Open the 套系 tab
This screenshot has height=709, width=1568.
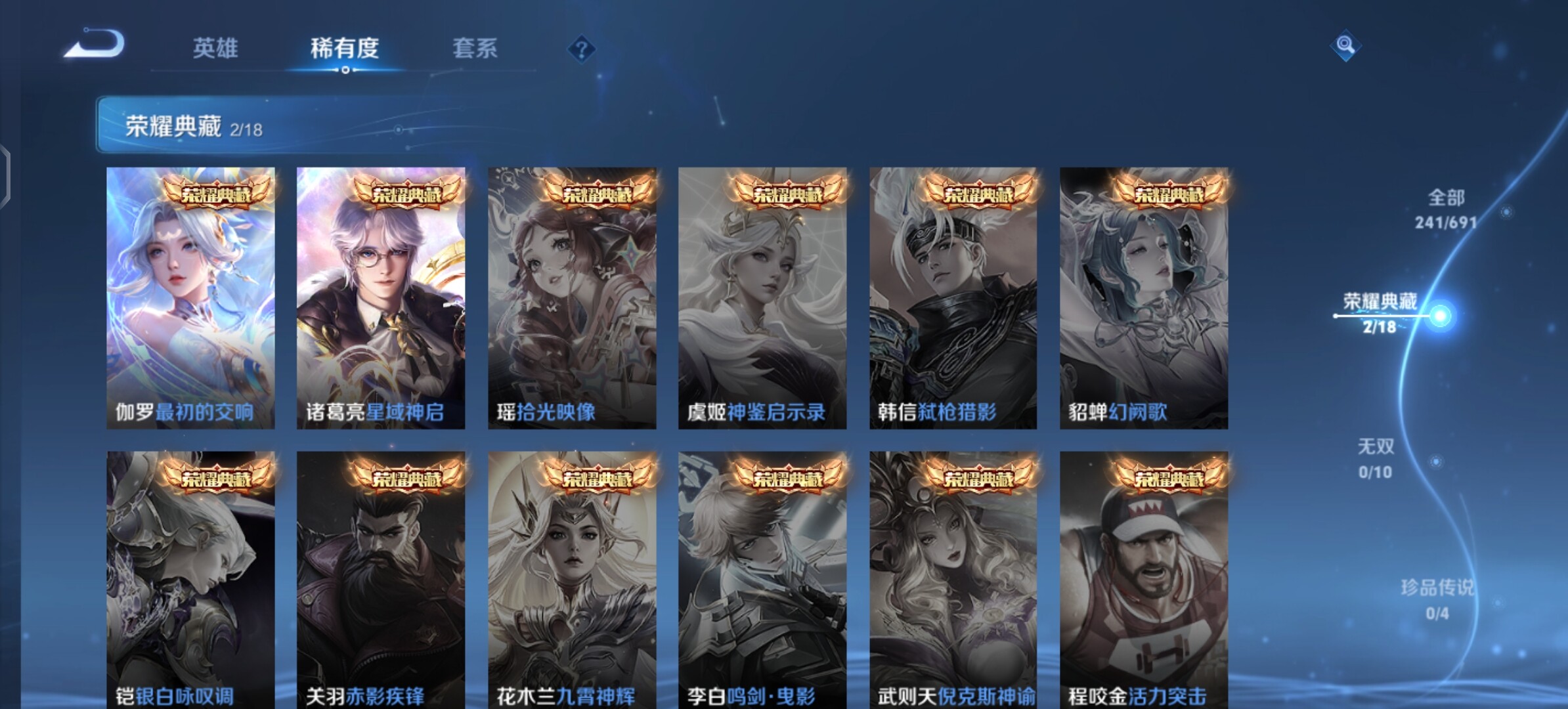click(475, 49)
